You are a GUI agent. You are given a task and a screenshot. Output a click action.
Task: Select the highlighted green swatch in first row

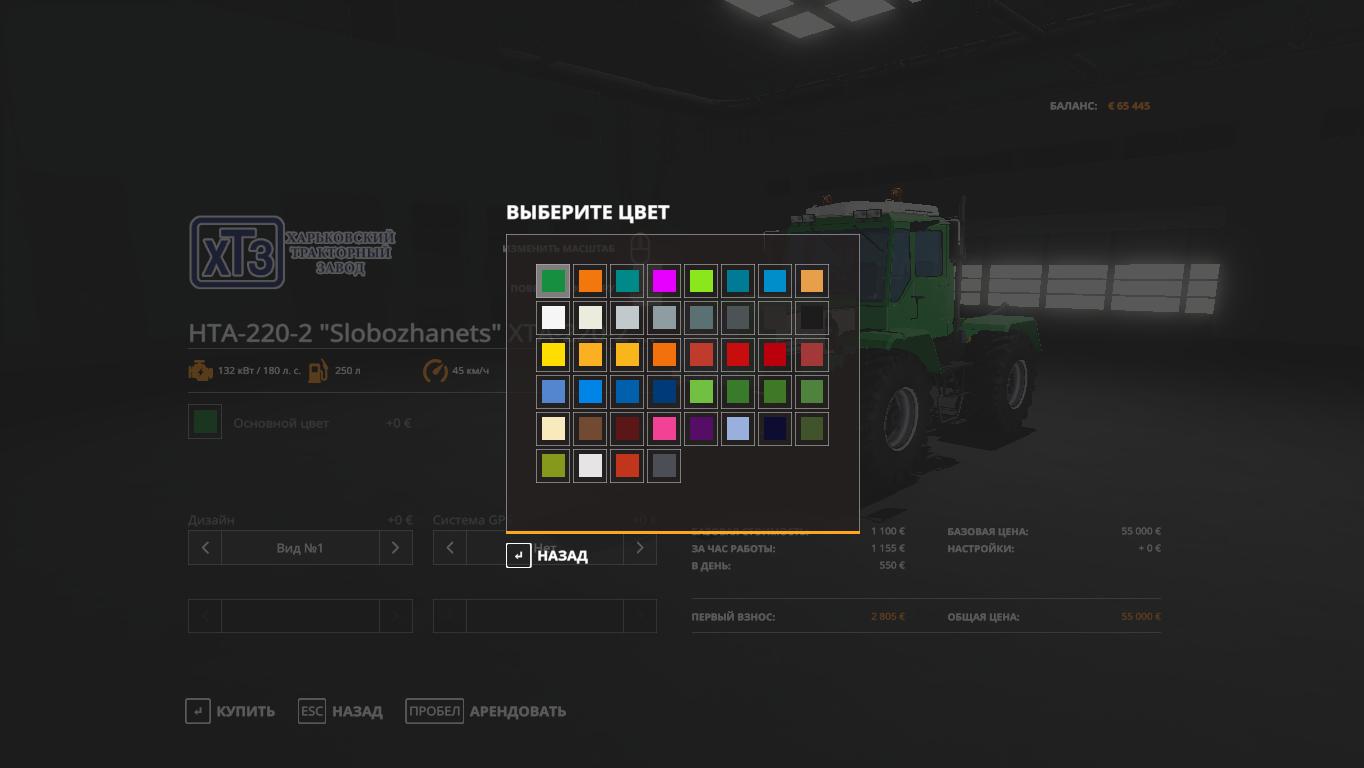point(553,281)
